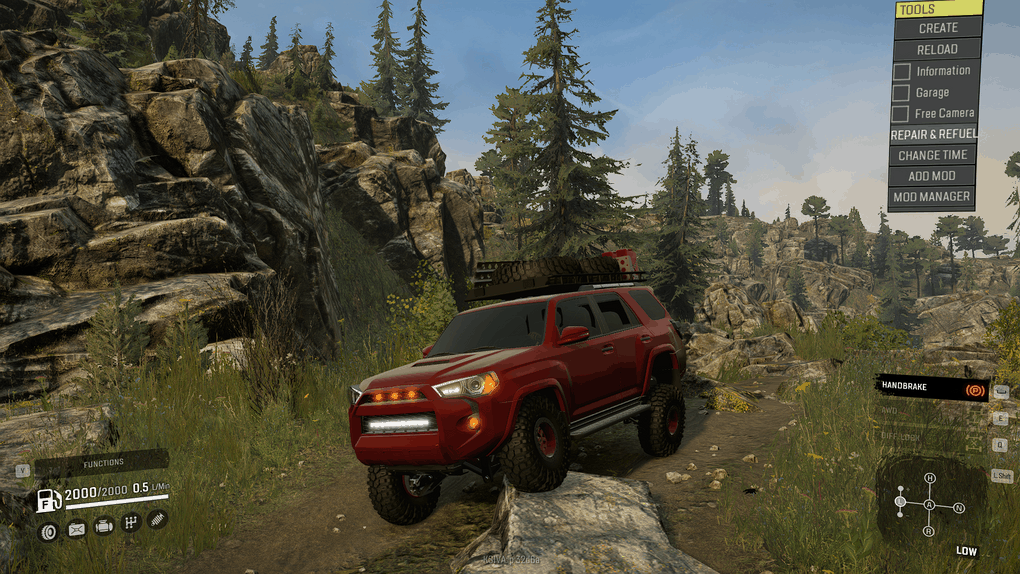Open the MOD MANAGER
Viewport: 1020px width, 574px height.
[931, 197]
